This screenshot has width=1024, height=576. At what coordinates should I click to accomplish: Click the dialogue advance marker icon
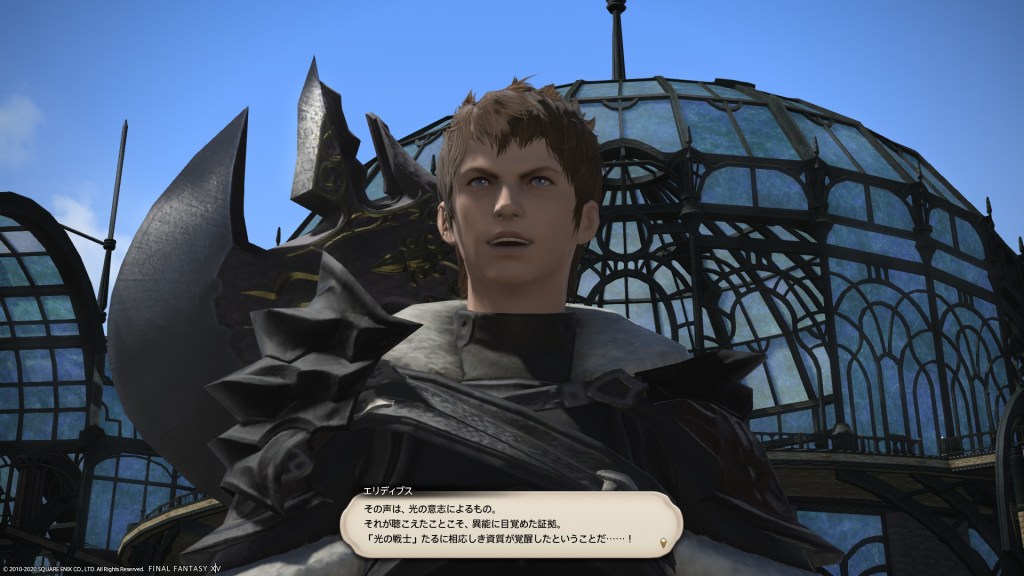[661, 544]
